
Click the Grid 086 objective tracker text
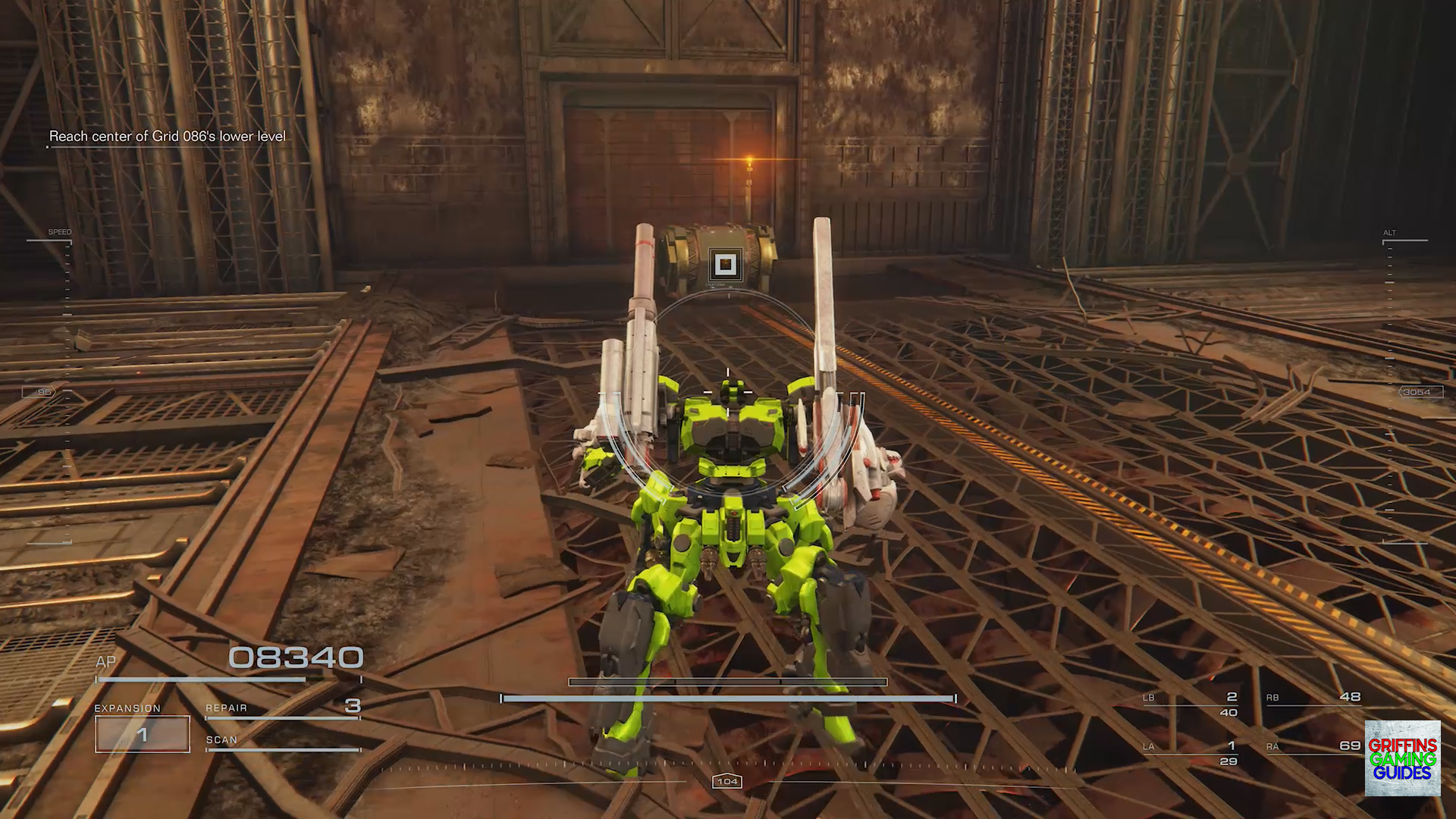click(x=168, y=136)
